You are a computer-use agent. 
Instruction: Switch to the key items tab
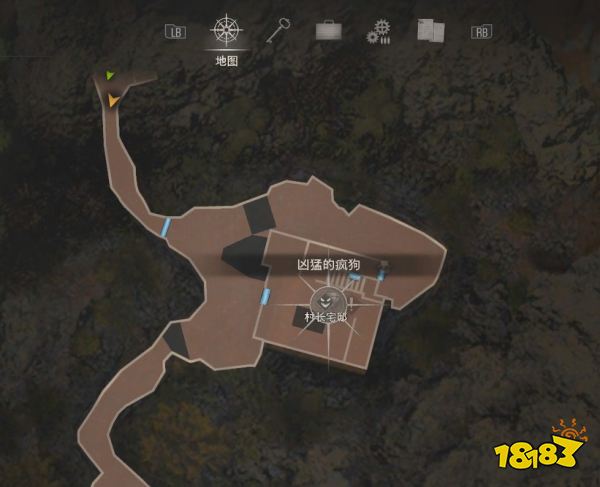click(278, 30)
